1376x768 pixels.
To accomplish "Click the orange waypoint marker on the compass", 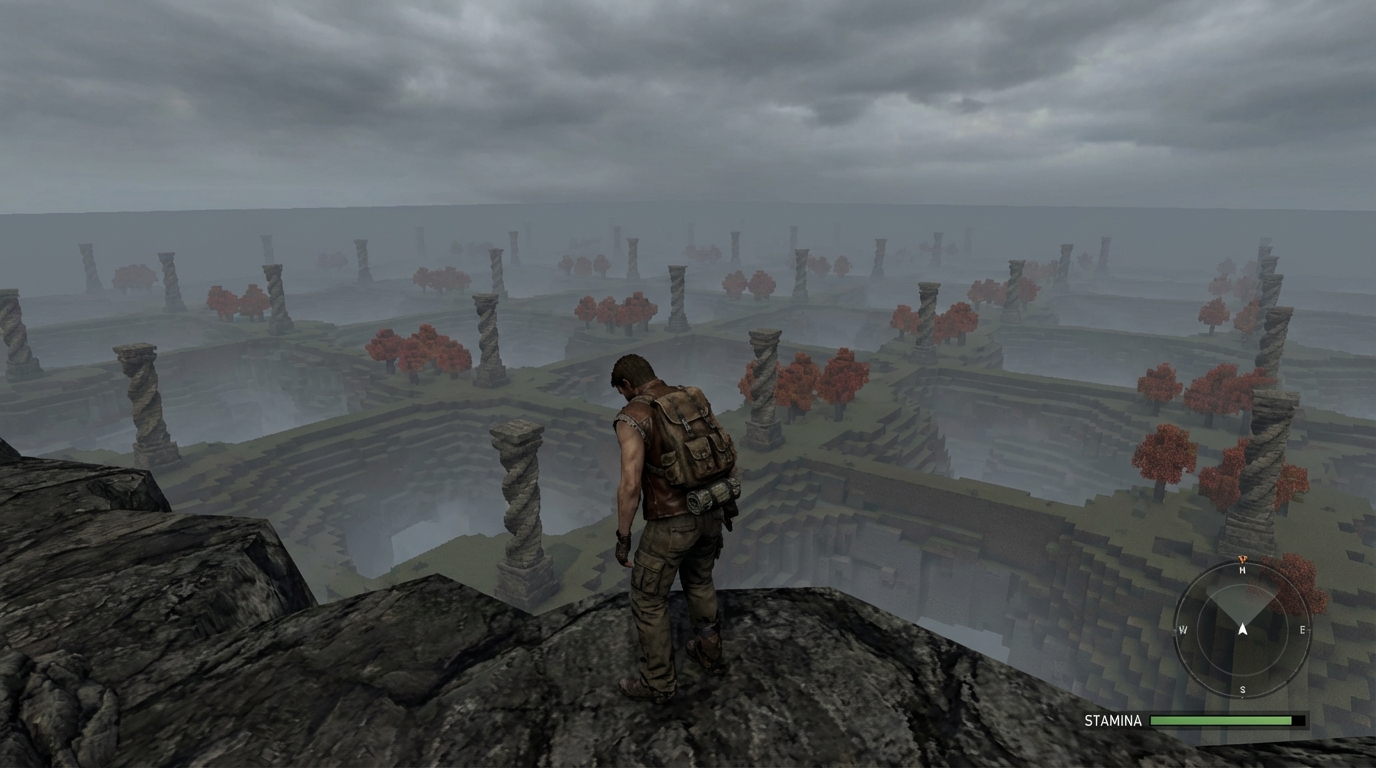I will pyautogui.click(x=1243, y=558).
